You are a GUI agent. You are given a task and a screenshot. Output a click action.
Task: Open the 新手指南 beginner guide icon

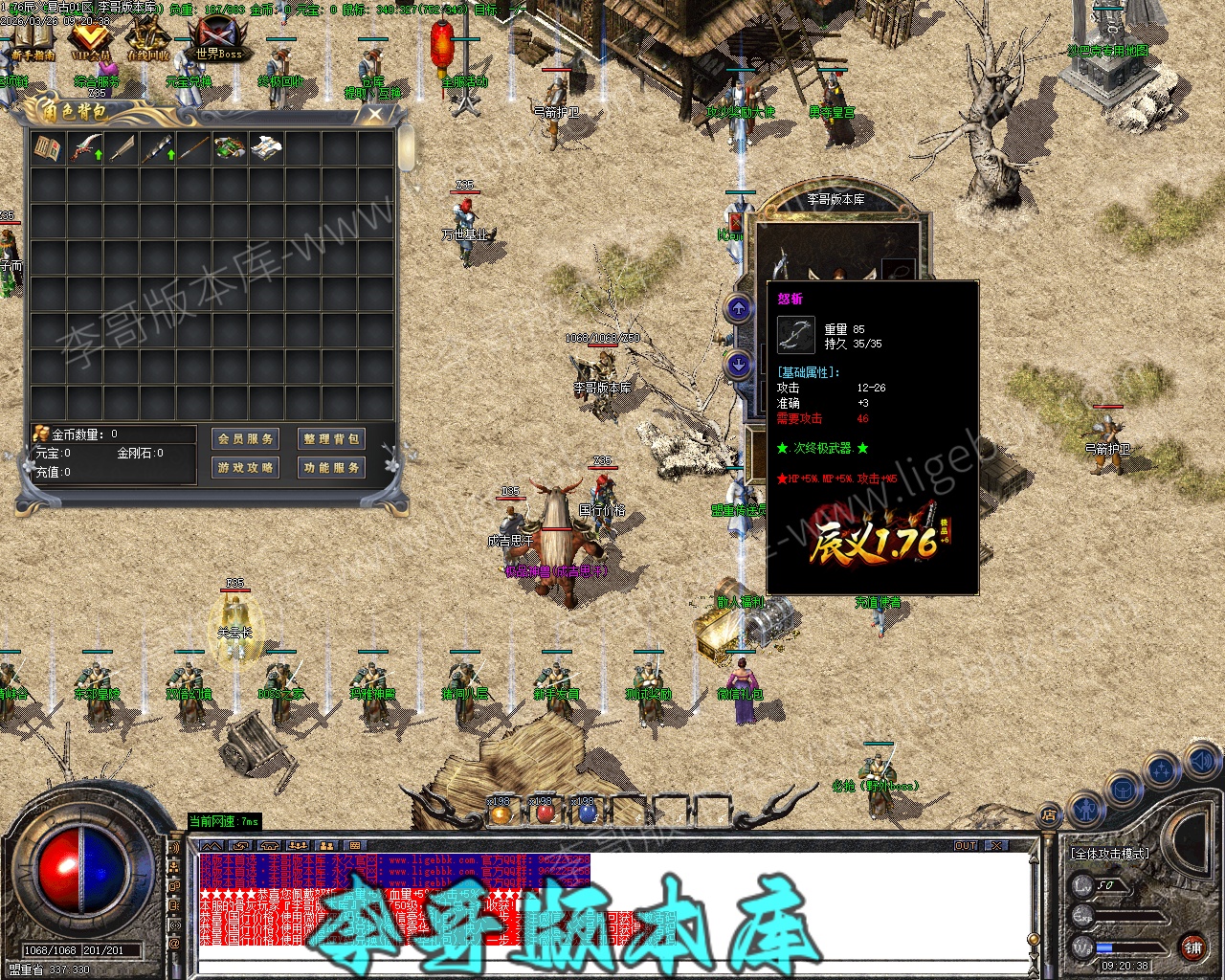click(33, 41)
